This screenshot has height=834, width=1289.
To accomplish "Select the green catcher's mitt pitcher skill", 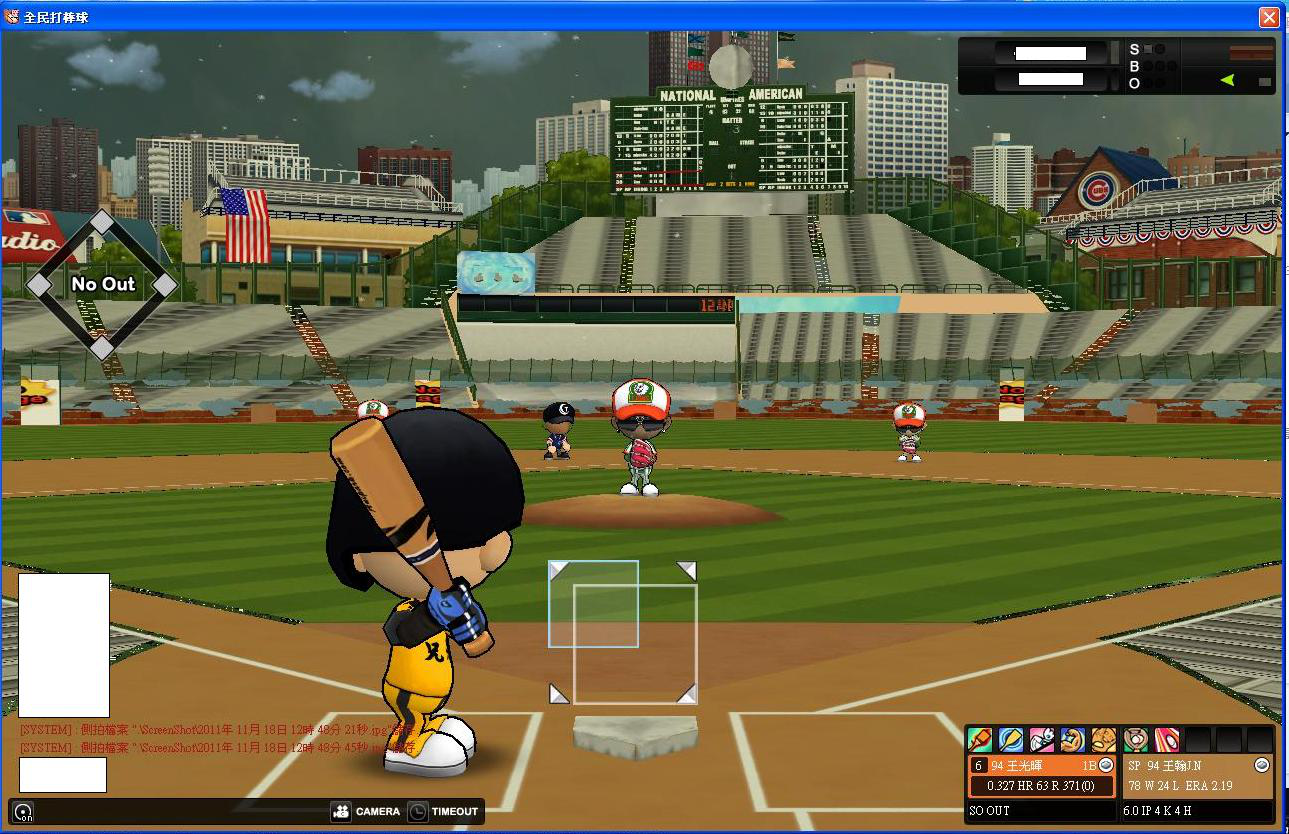I will pyautogui.click(x=1136, y=740).
